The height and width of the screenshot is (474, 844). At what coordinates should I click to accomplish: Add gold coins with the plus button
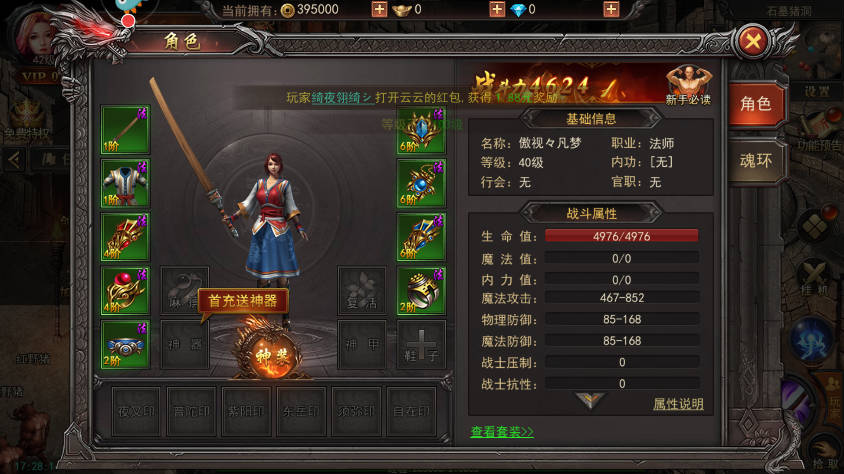coord(379,9)
